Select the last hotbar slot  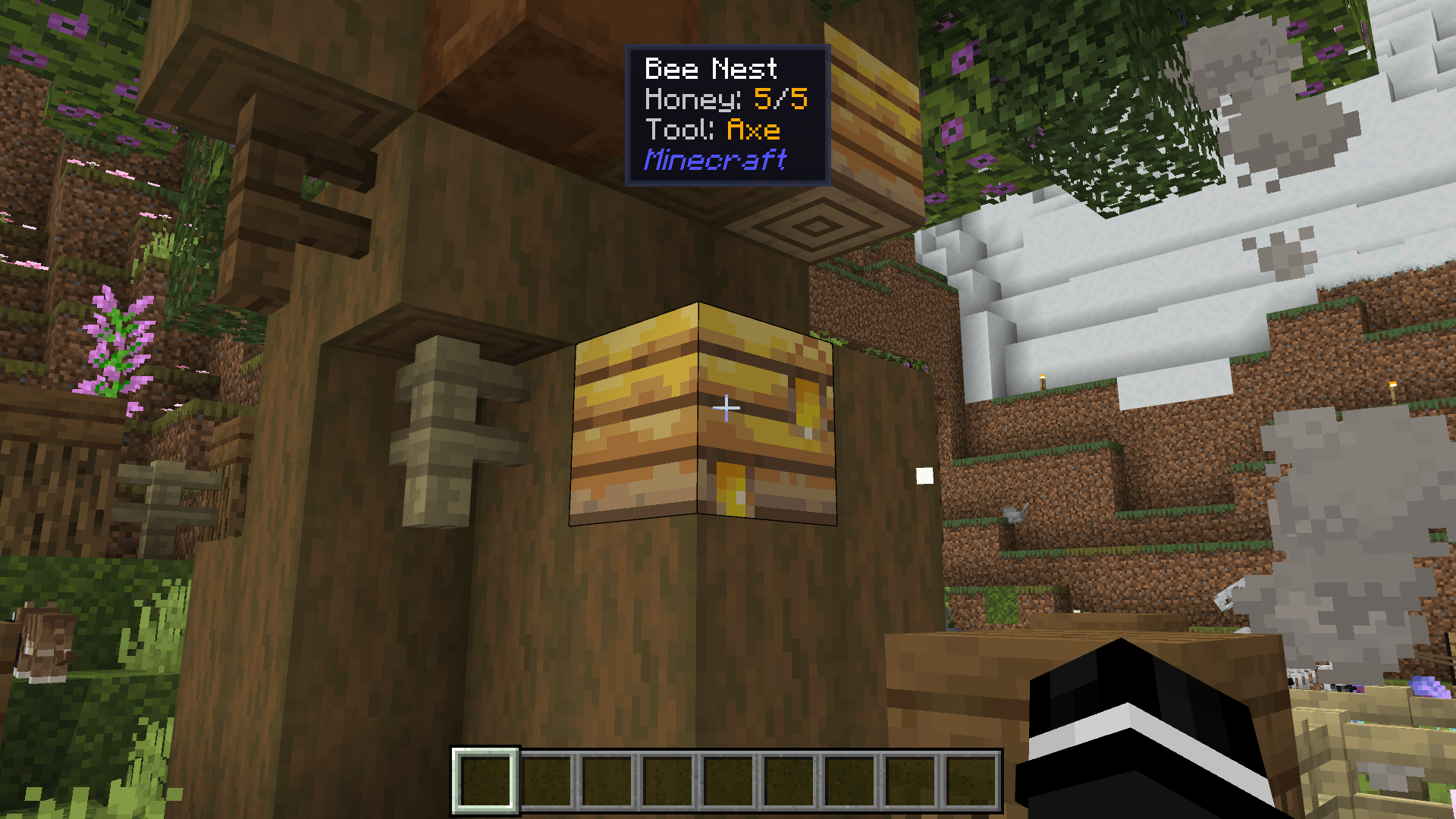pos(971,781)
